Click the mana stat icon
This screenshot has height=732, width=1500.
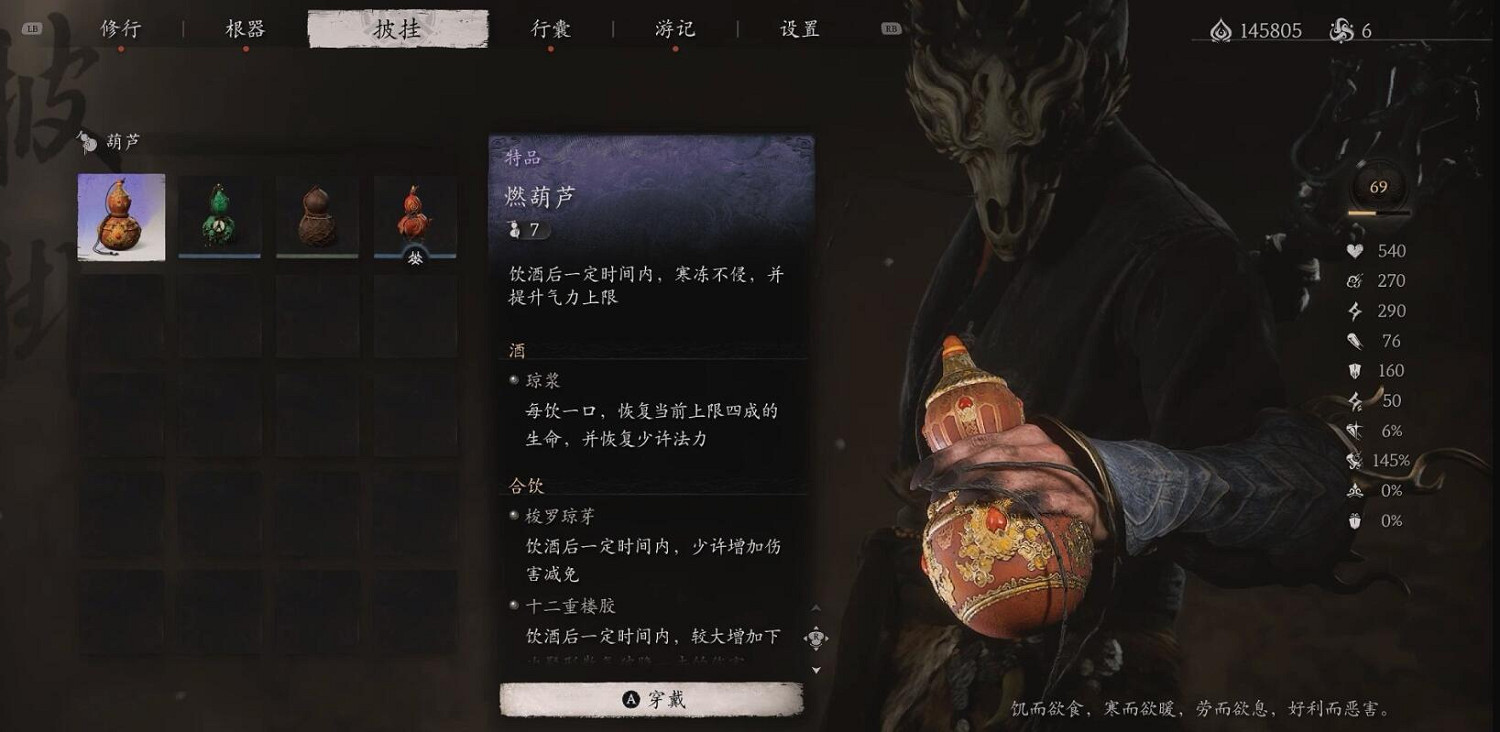(x=1352, y=281)
